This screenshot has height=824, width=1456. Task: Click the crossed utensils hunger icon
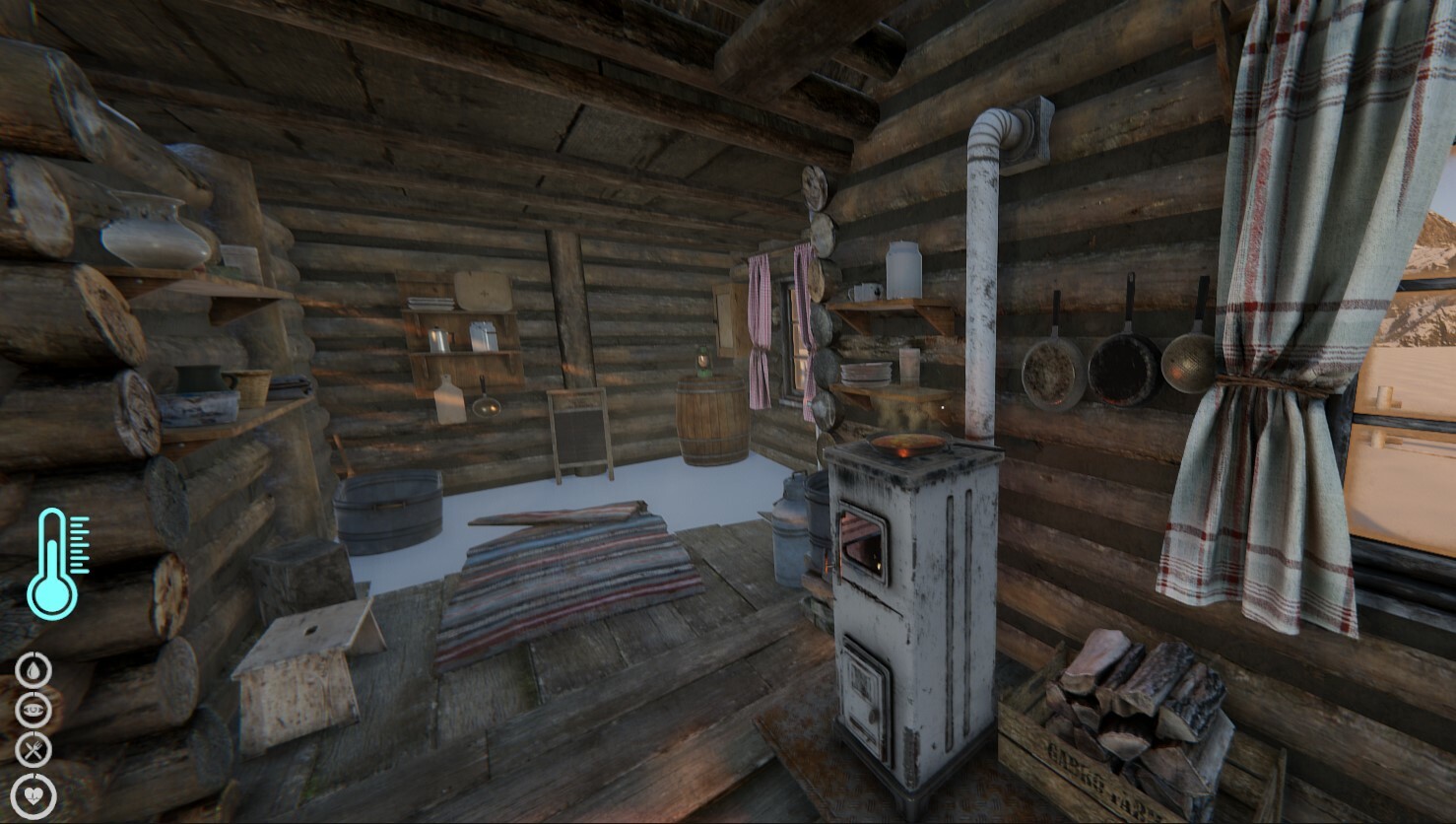(33, 749)
